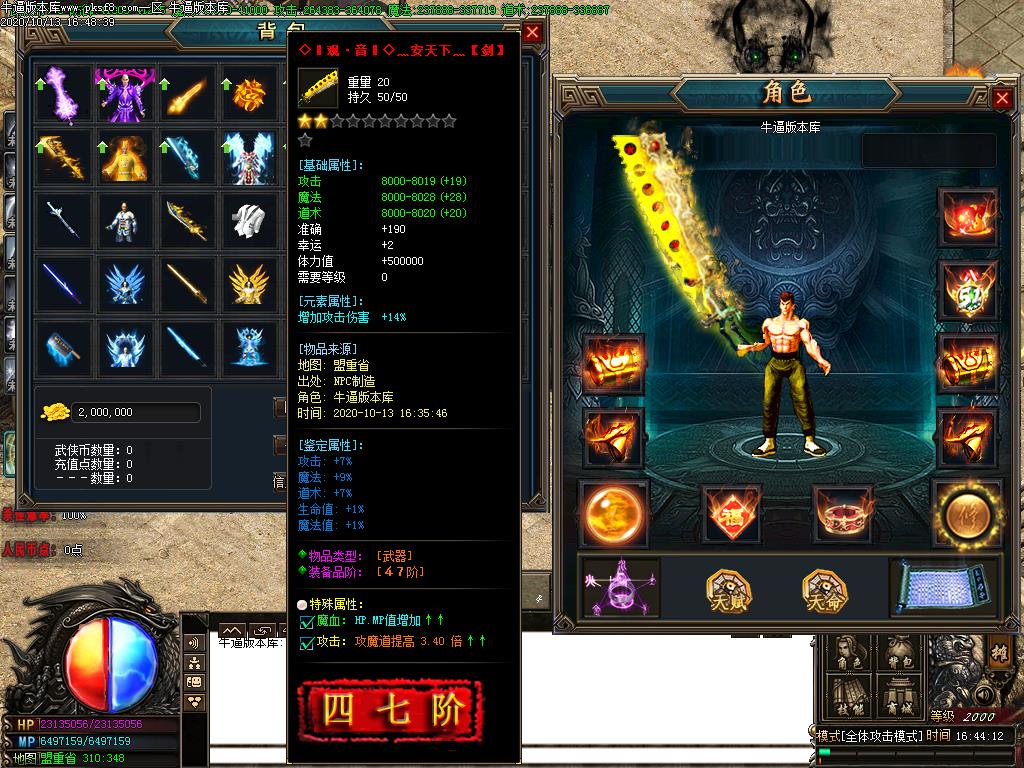Click the blue scroll slot in the character panel
This screenshot has height=768, width=1024.
pyautogui.click(x=943, y=588)
